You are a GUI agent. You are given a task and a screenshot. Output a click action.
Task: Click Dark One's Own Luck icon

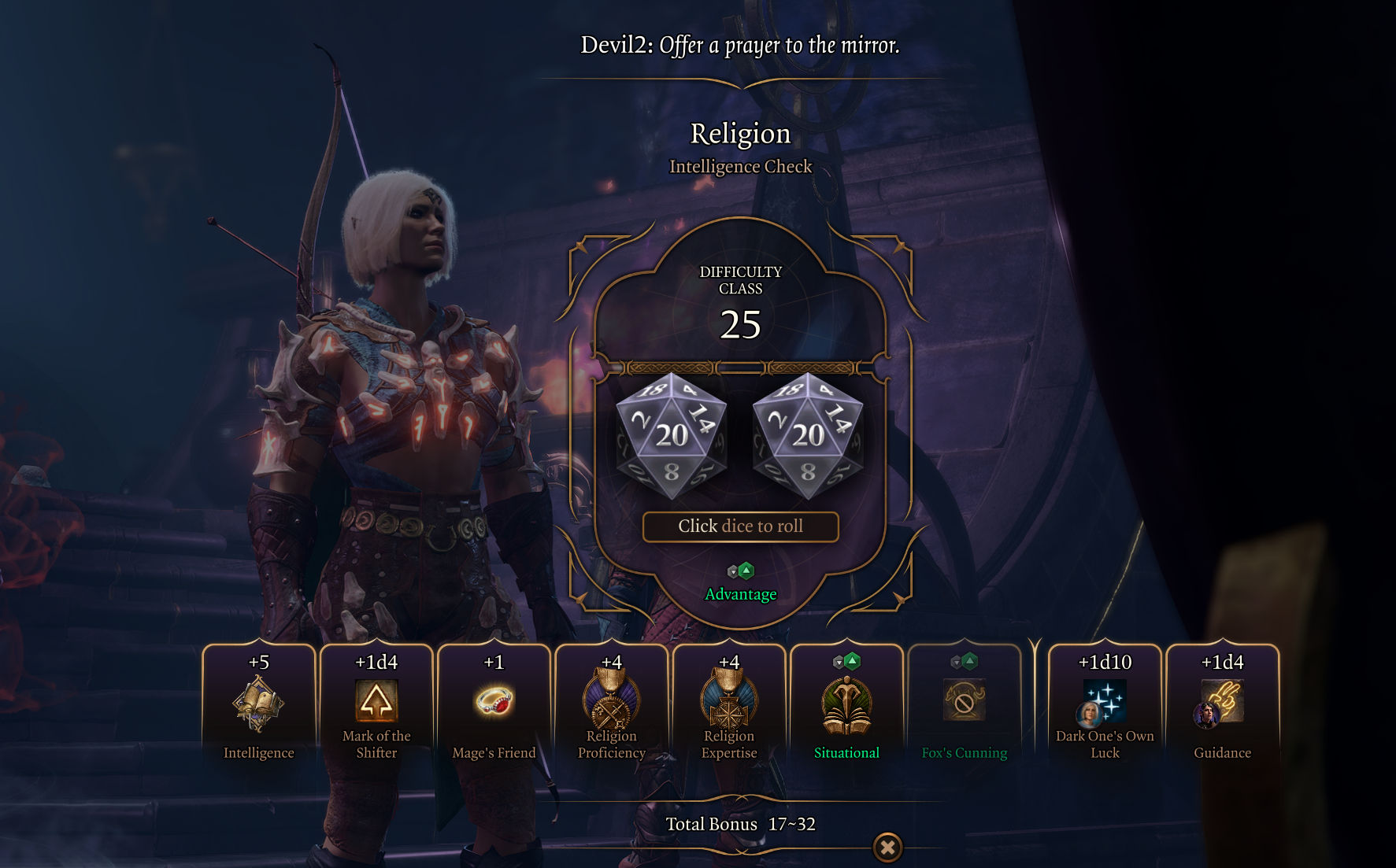point(1105,703)
